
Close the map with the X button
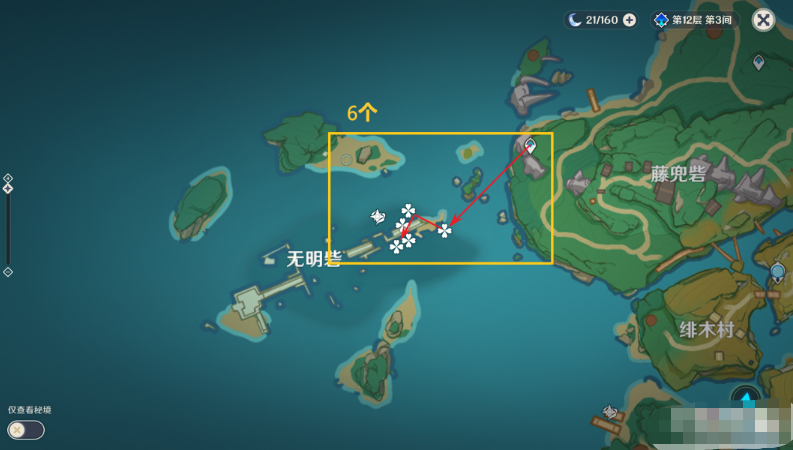[763, 20]
